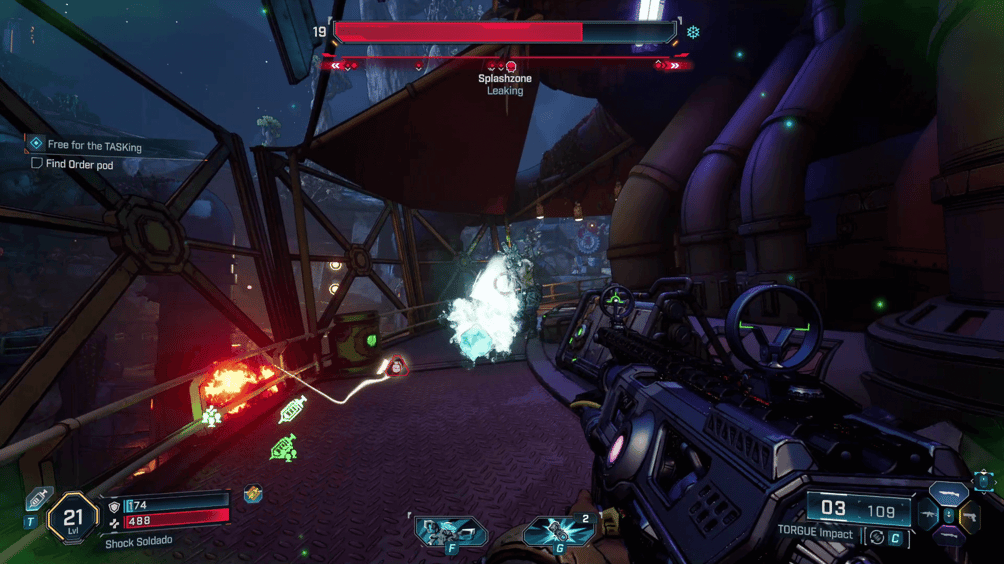
Task: Click the frozen snowflake status icon
Action: click(x=692, y=32)
